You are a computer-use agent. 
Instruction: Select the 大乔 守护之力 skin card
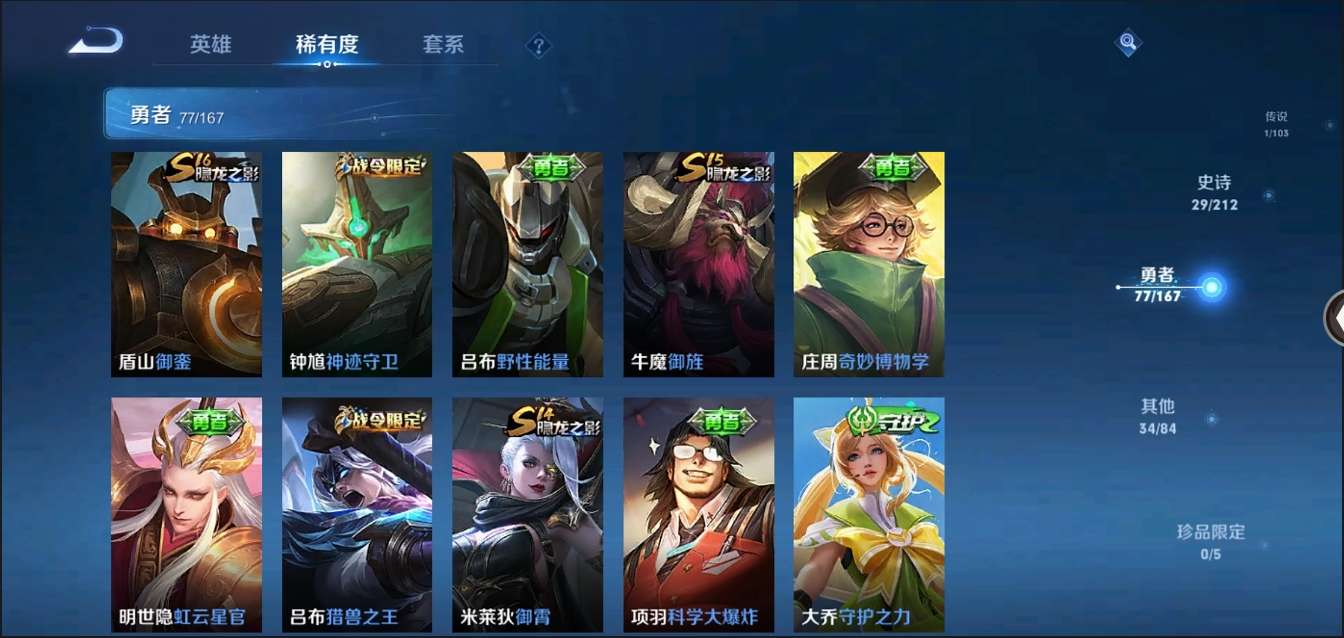point(869,514)
